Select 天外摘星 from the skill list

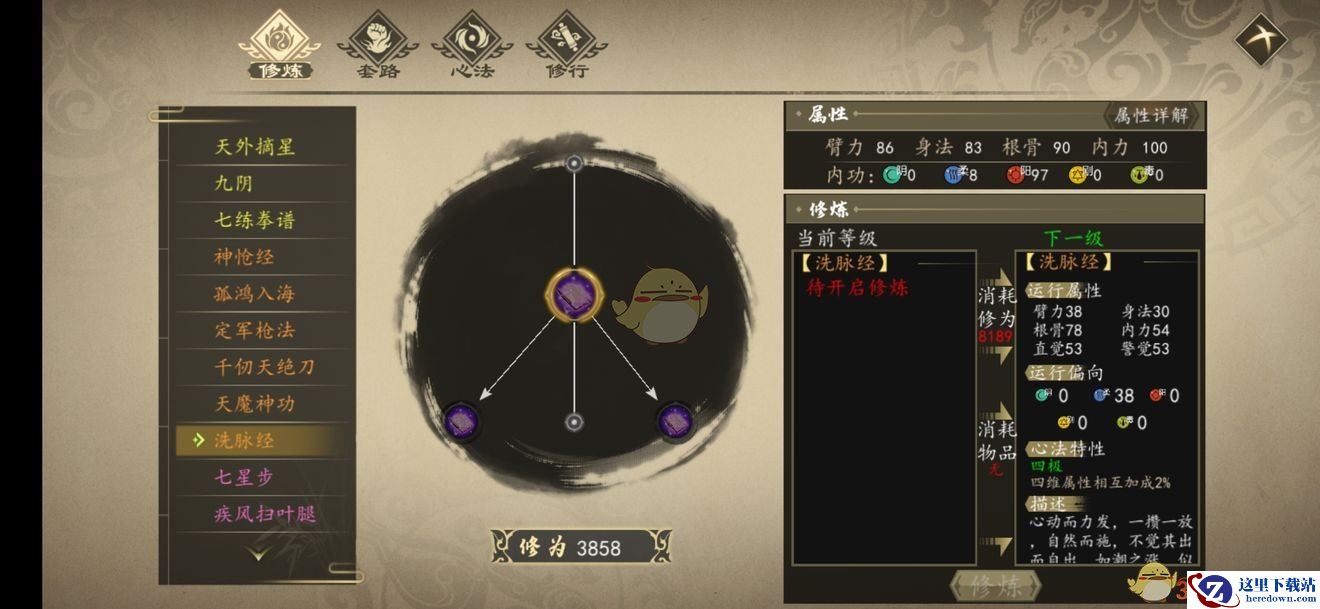click(x=256, y=147)
